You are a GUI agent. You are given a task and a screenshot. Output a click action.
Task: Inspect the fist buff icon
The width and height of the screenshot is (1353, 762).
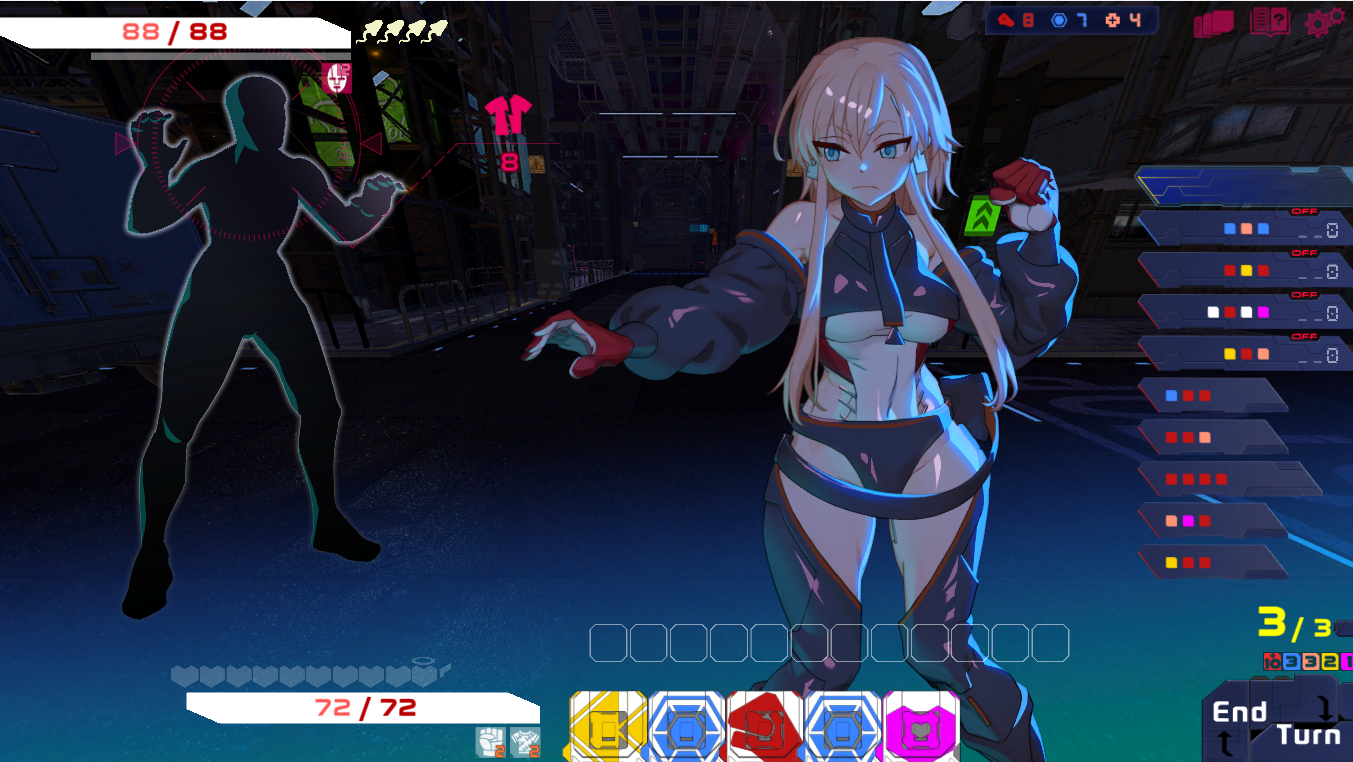[489, 742]
